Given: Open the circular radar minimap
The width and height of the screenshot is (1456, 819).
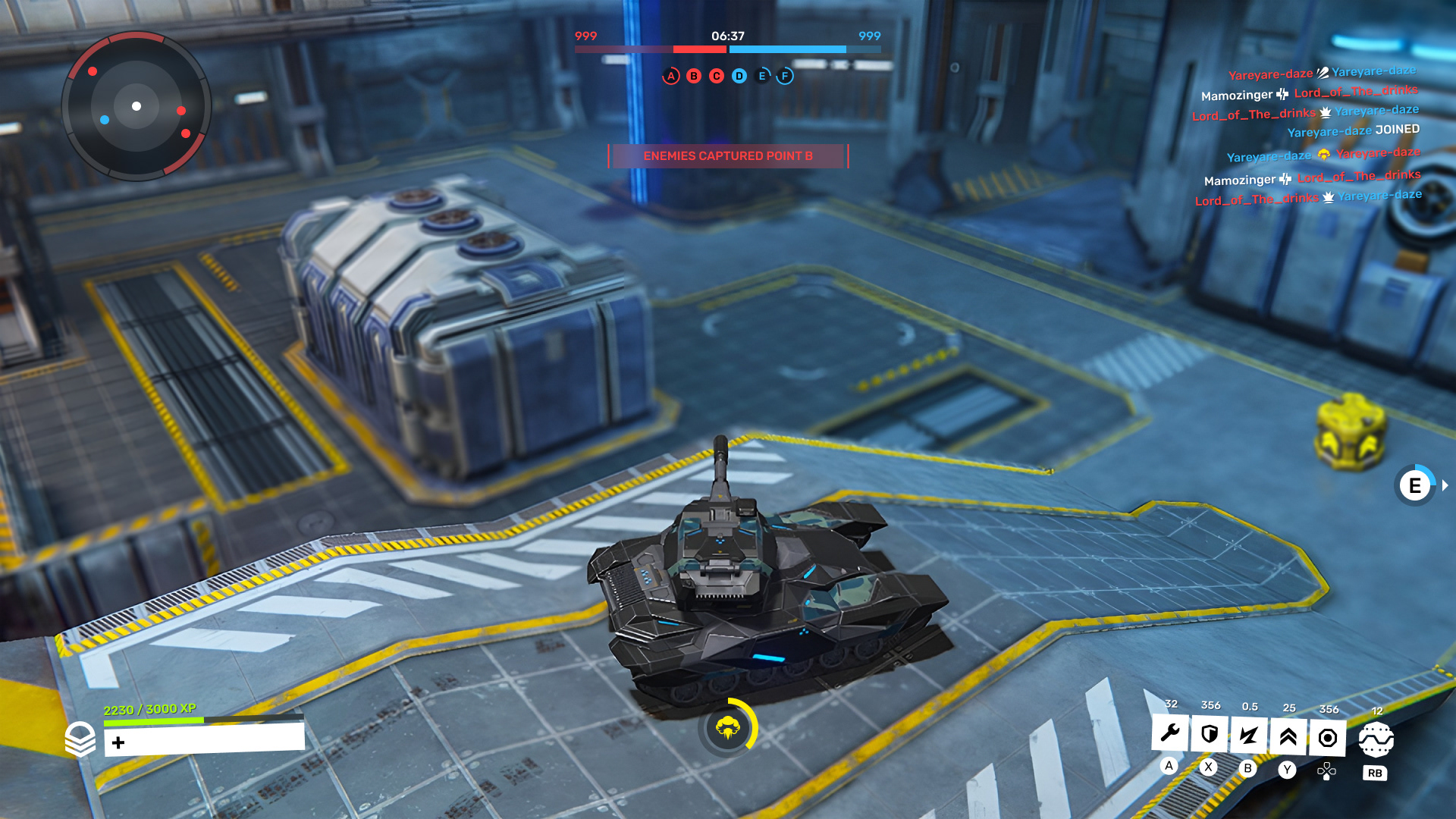Looking at the screenshot, I should 136,106.
